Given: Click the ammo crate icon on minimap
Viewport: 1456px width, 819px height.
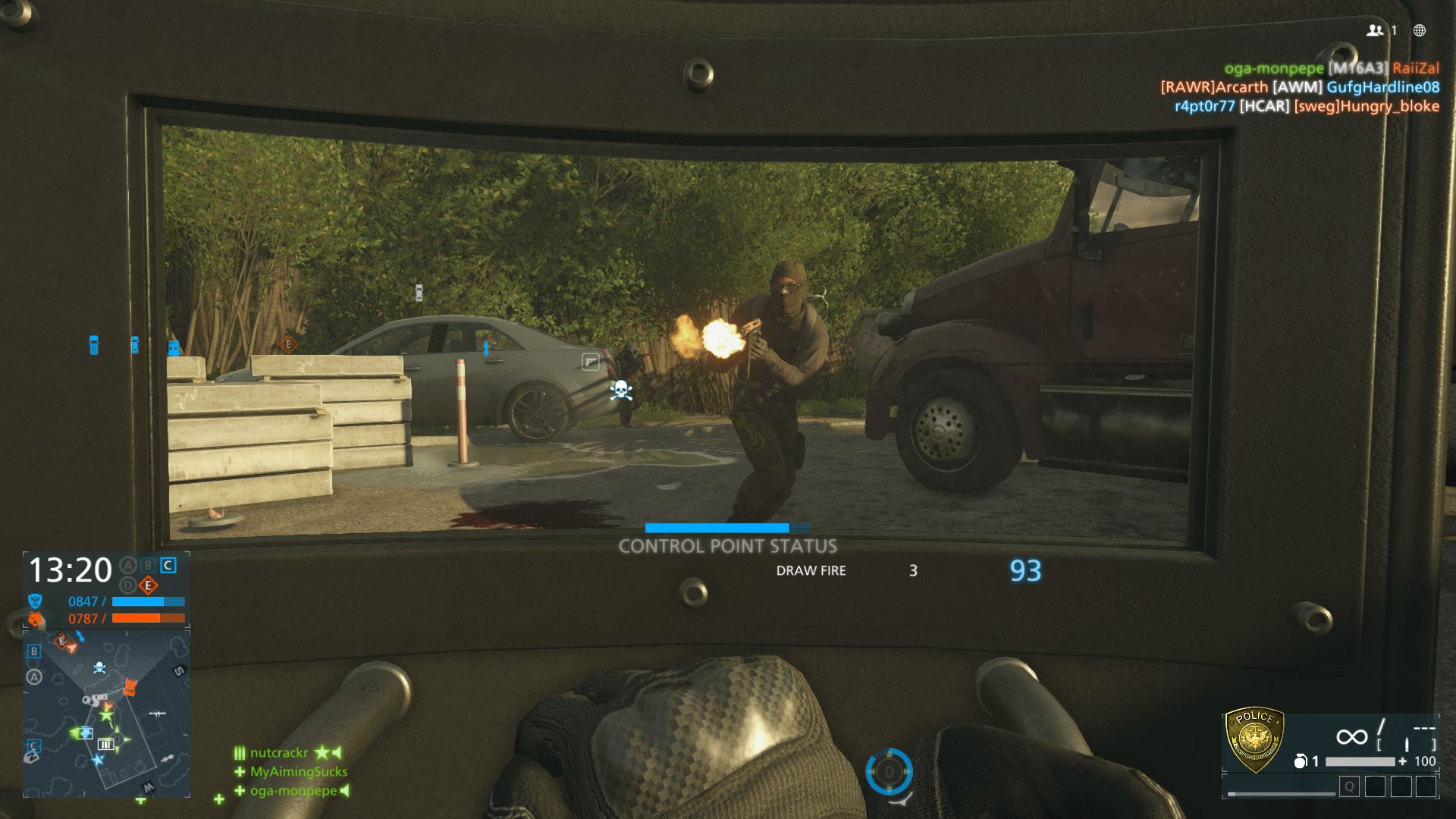Looking at the screenshot, I should 105,744.
